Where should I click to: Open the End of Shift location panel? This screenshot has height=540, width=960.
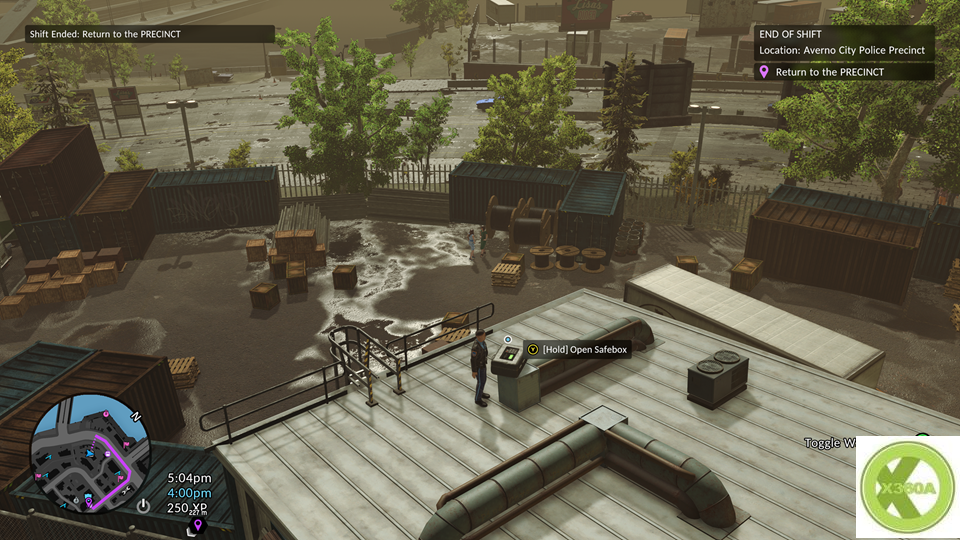(845, 41)
